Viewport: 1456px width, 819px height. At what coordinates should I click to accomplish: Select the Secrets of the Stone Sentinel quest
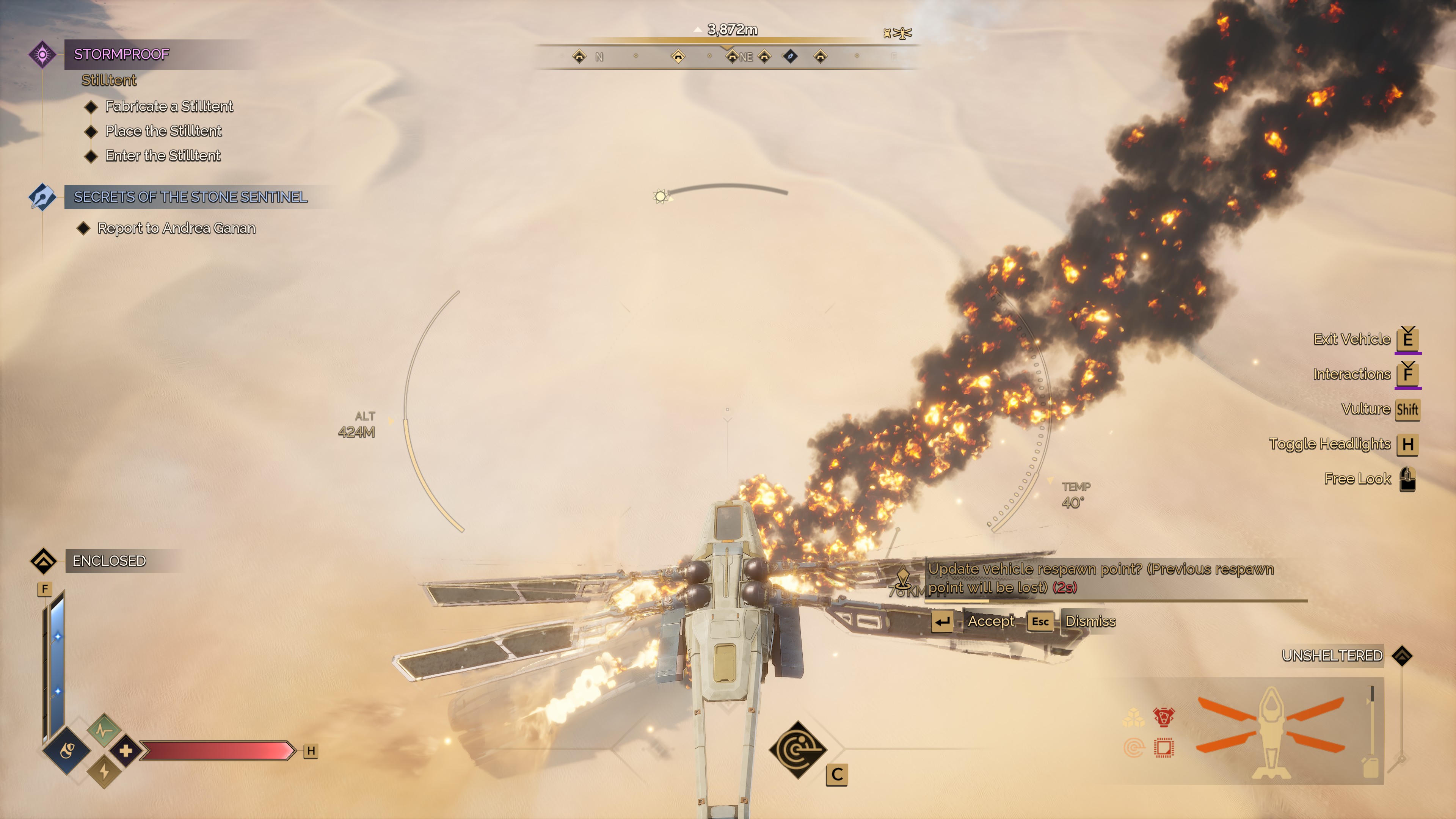[190, 197]
